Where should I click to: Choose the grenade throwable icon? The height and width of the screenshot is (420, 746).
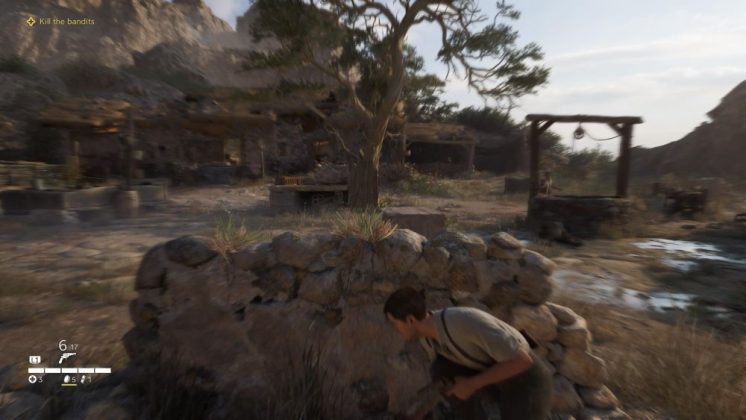tap(65, 380)
